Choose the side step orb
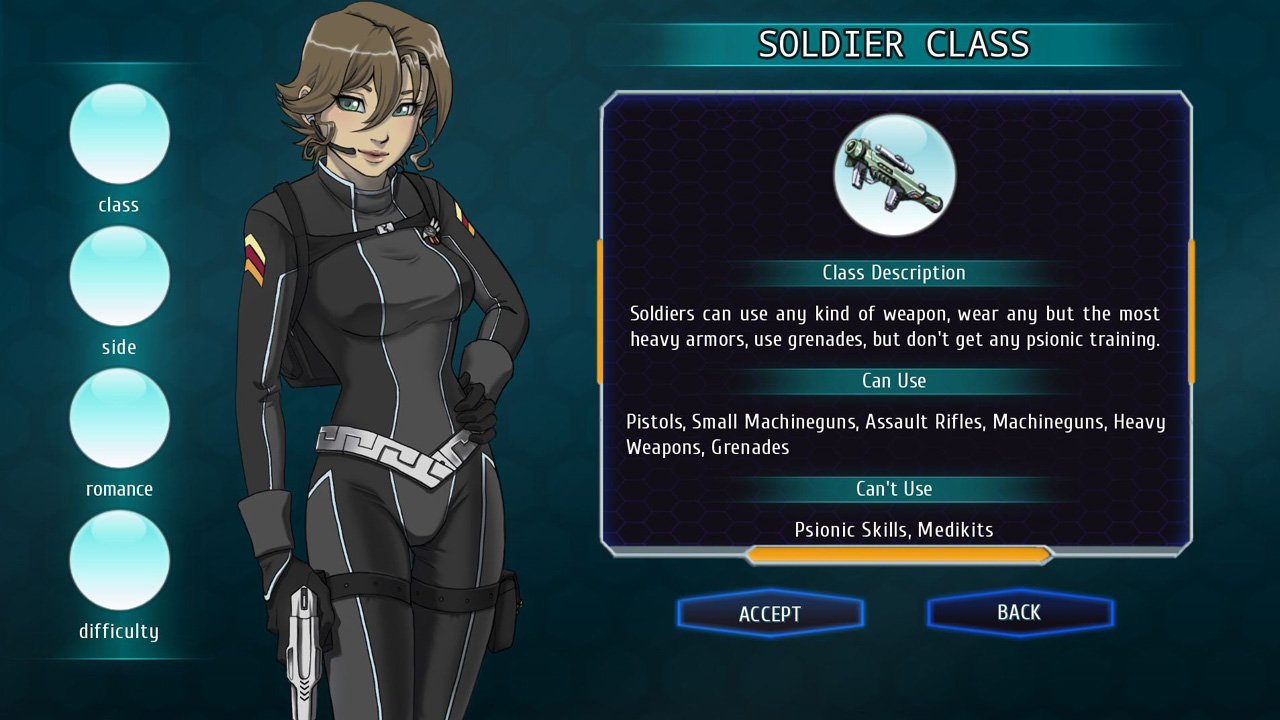 tap(119, 276)
